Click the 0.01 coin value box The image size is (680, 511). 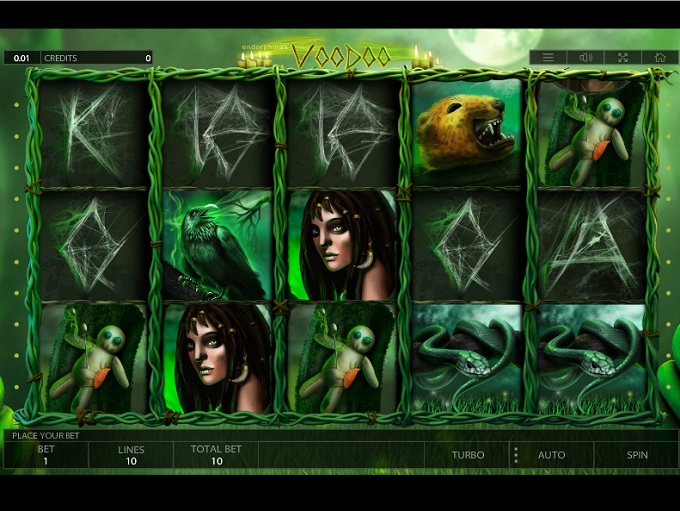(x=21, y=58)
